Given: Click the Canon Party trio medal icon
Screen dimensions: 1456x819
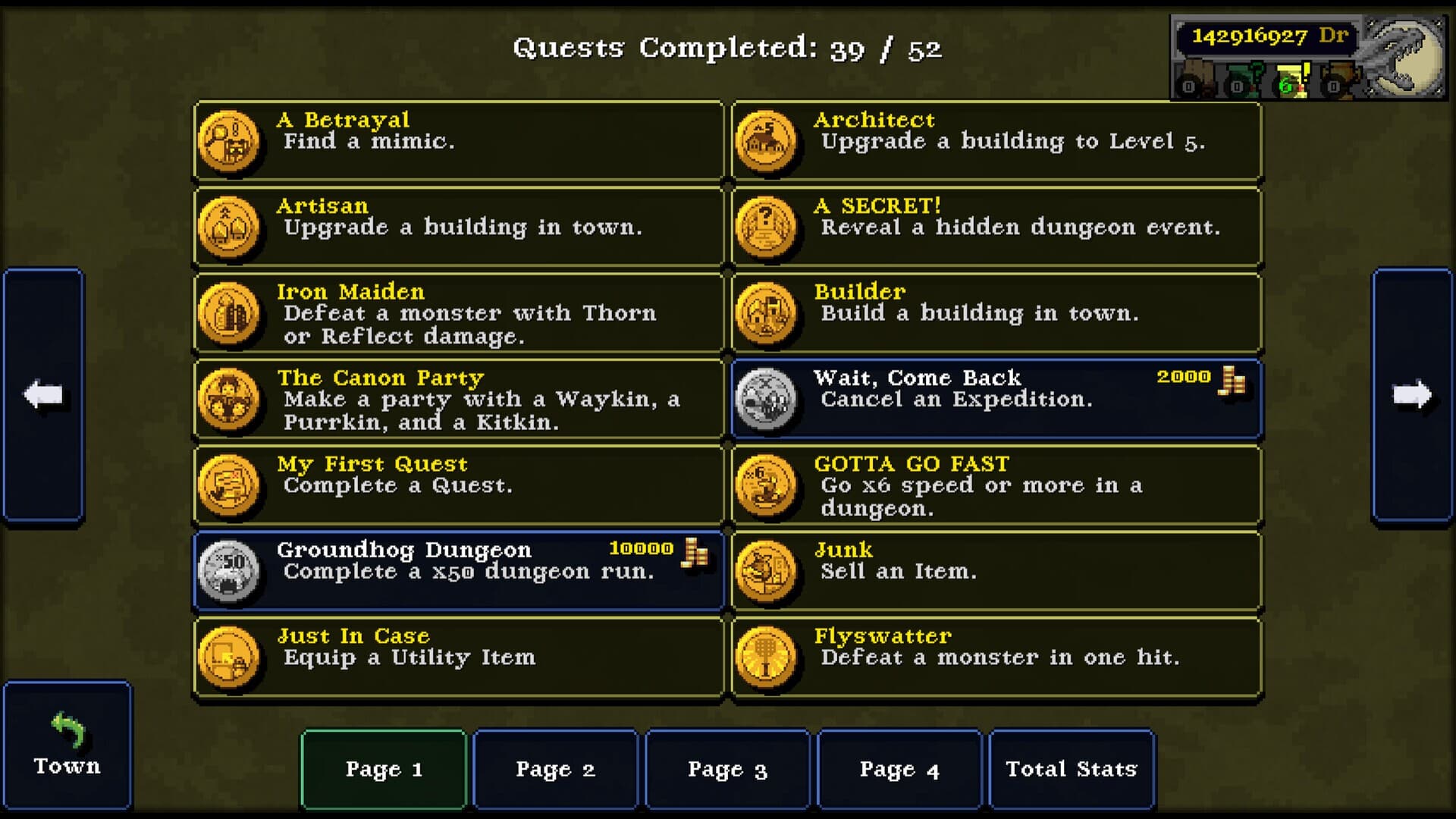Looking at the screenshot, I should pyautogui.click(x=230, y=400).
